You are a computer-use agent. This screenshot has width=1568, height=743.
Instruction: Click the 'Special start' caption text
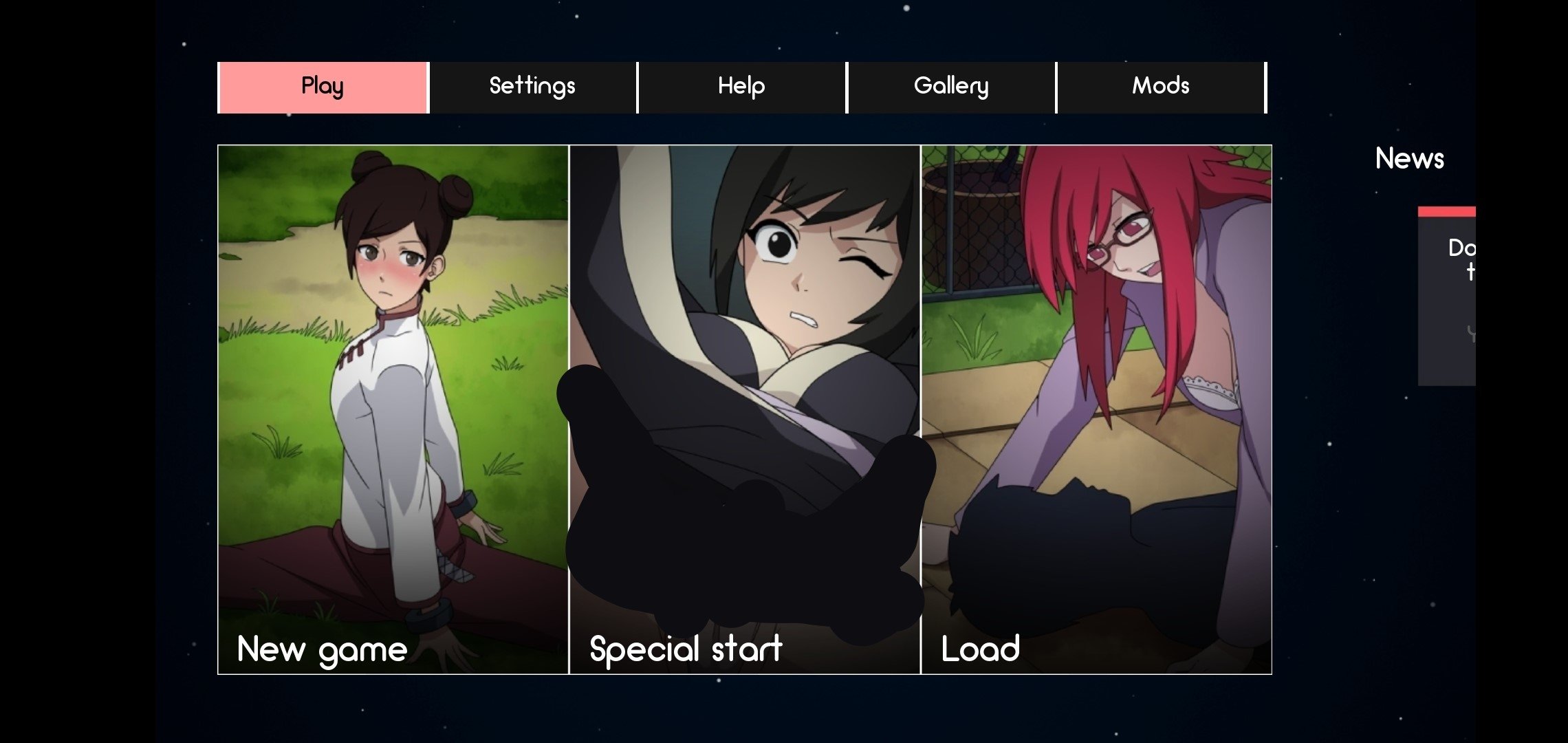pyautogui.click(x=685, y=647)
